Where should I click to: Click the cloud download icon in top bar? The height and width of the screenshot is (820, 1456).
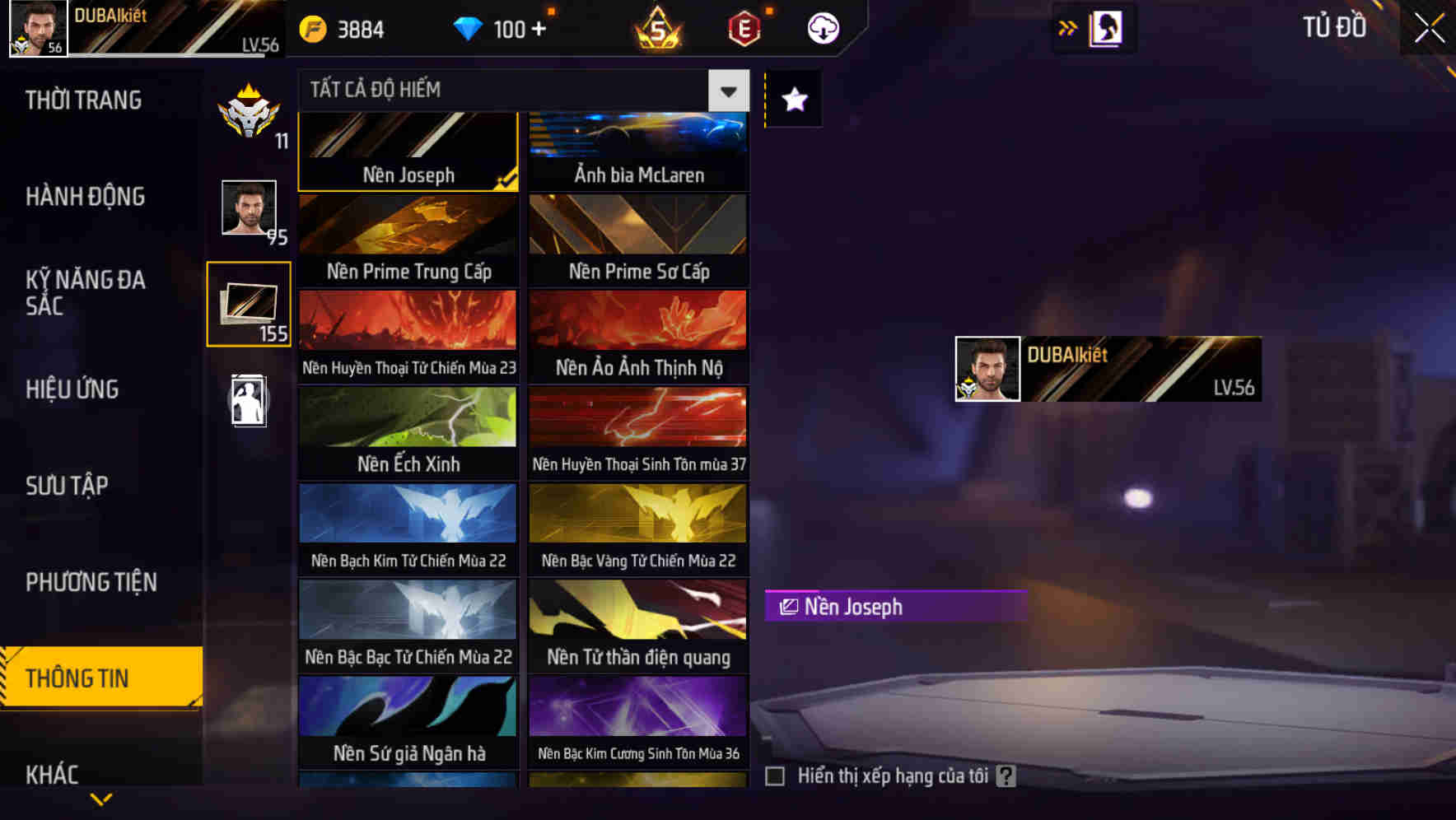[x=822, y=28]
